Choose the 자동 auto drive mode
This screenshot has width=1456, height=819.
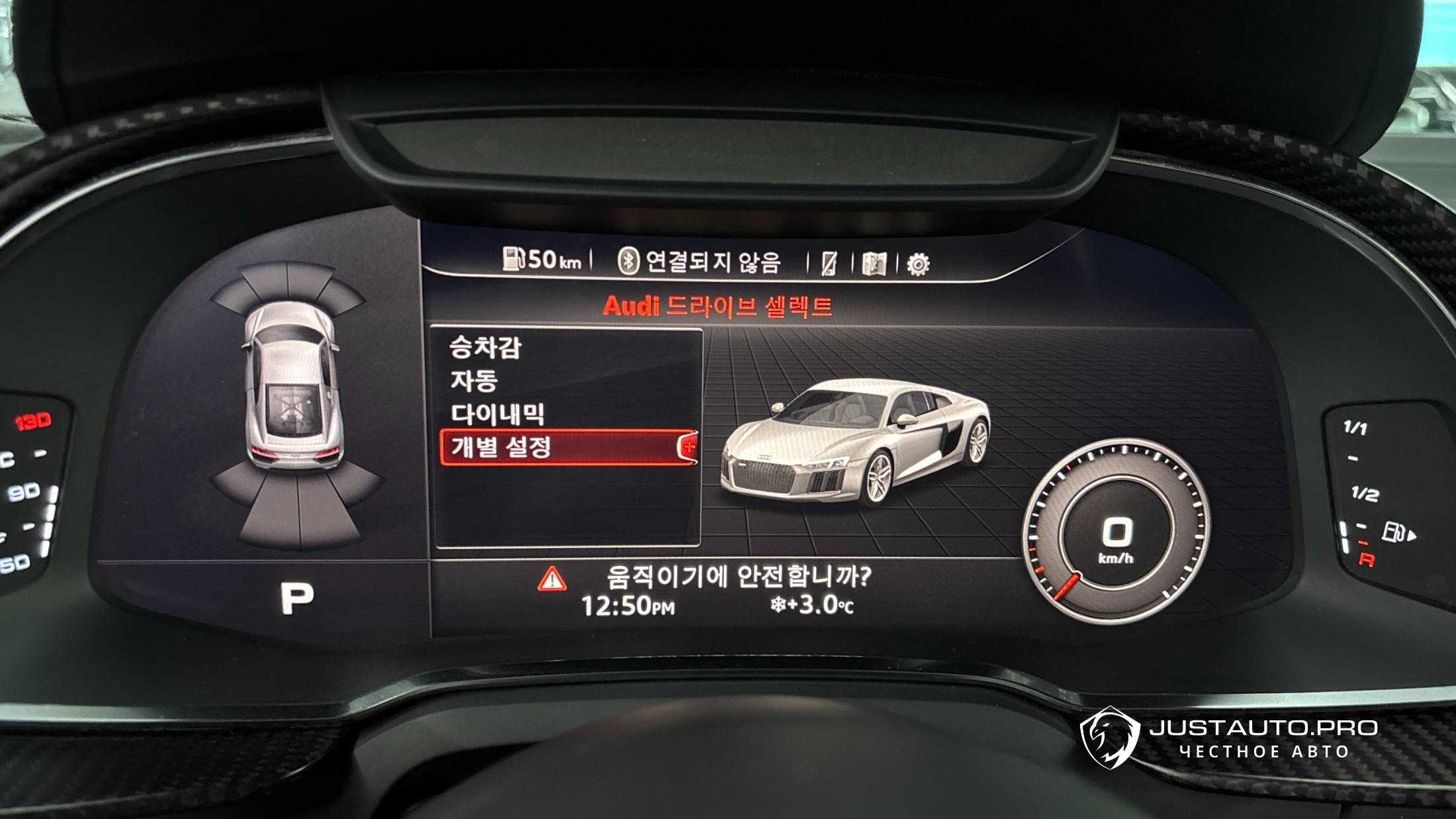[474, 381]
